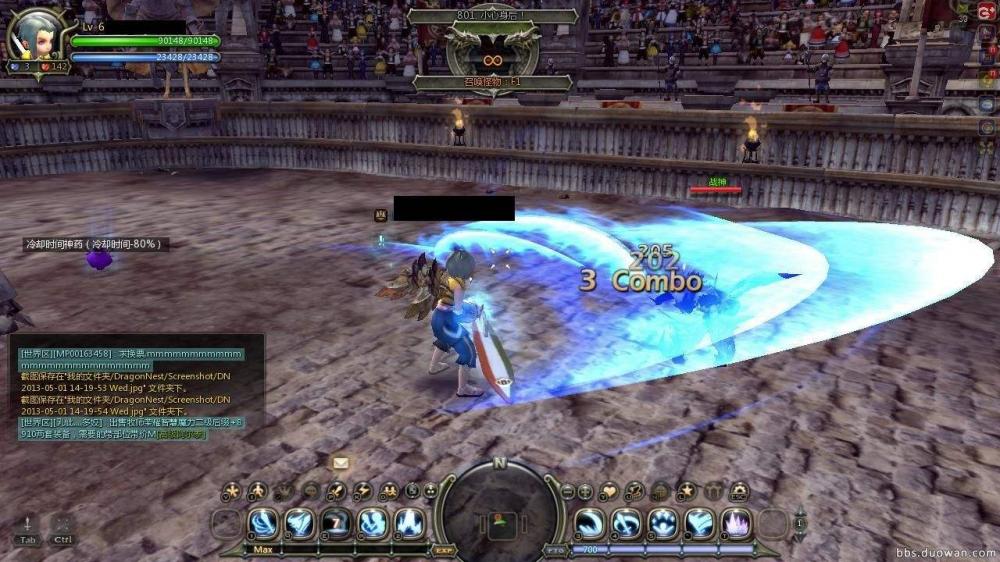Open the star icon menu
Image resolution: width=1000 pixels, height=562 pixels.
(x=686, y=491)
